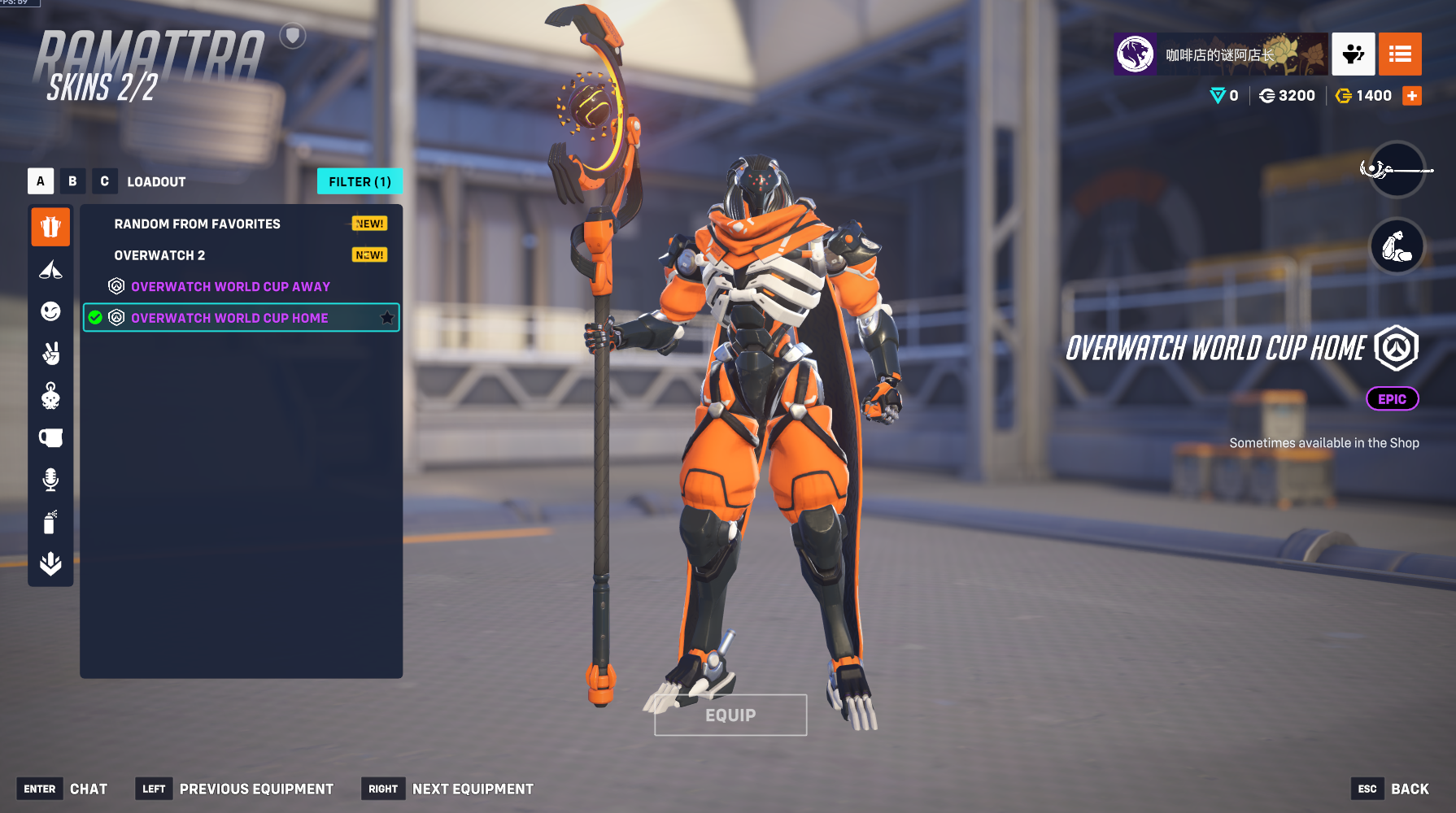Viewport: 1456px width, 813px height.
Task: Open the social group button
Action: click(1354, 54)
